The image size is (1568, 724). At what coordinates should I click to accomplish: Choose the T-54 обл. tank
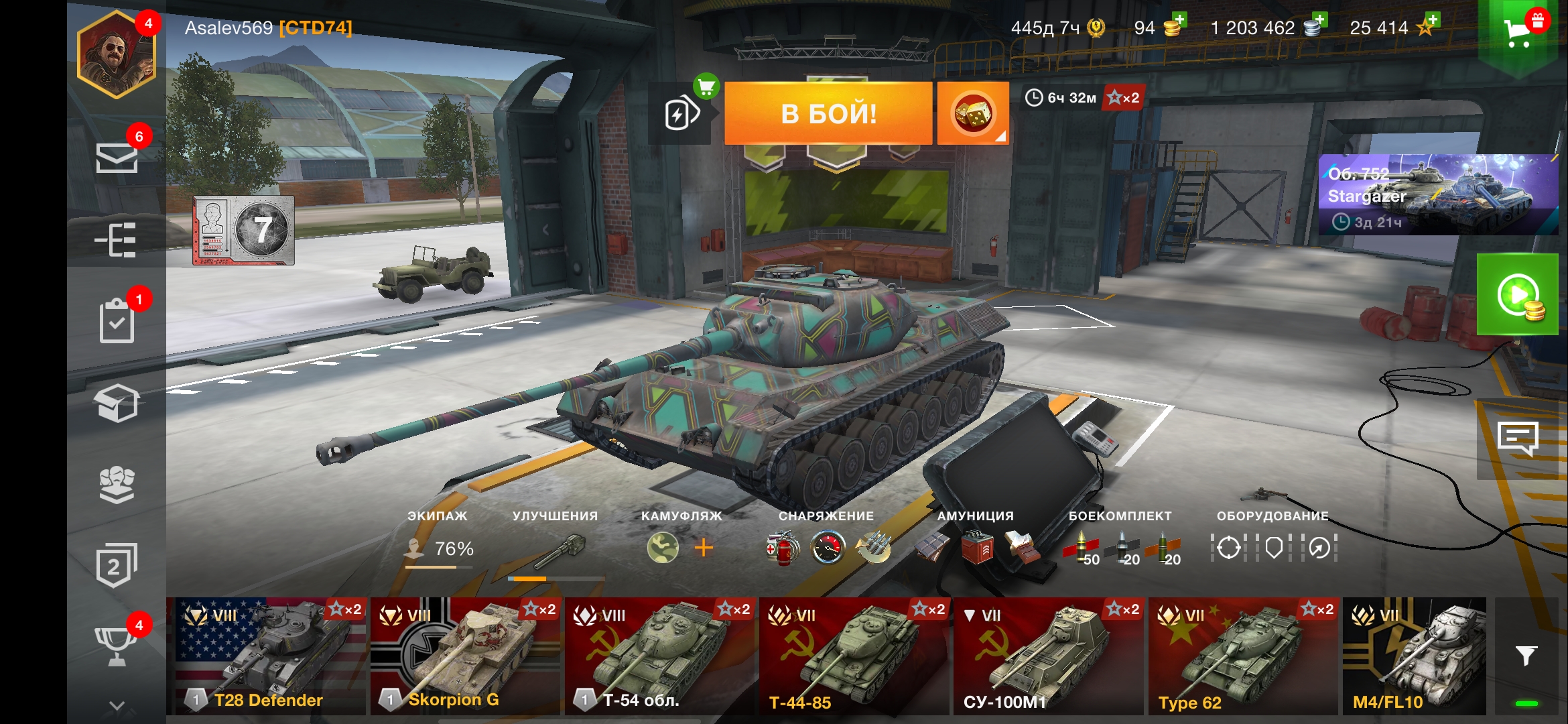coord(660,656)
